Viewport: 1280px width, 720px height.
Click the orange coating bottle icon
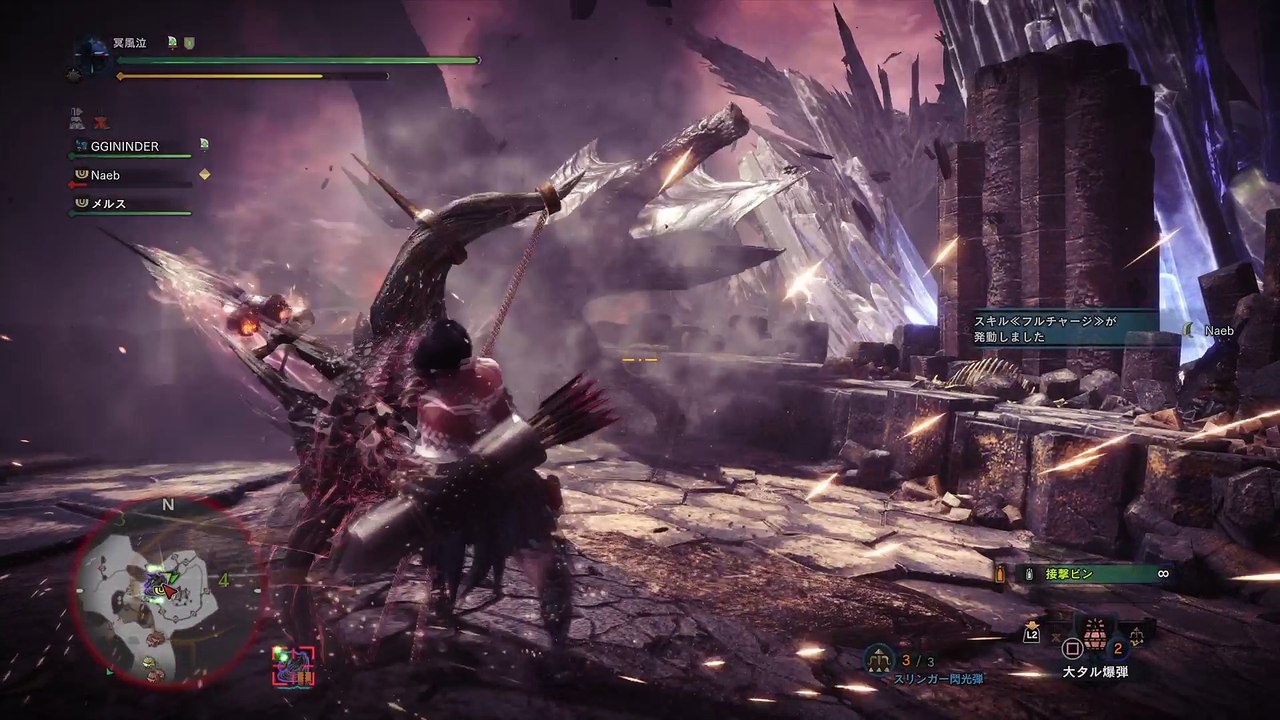[999, 574]
